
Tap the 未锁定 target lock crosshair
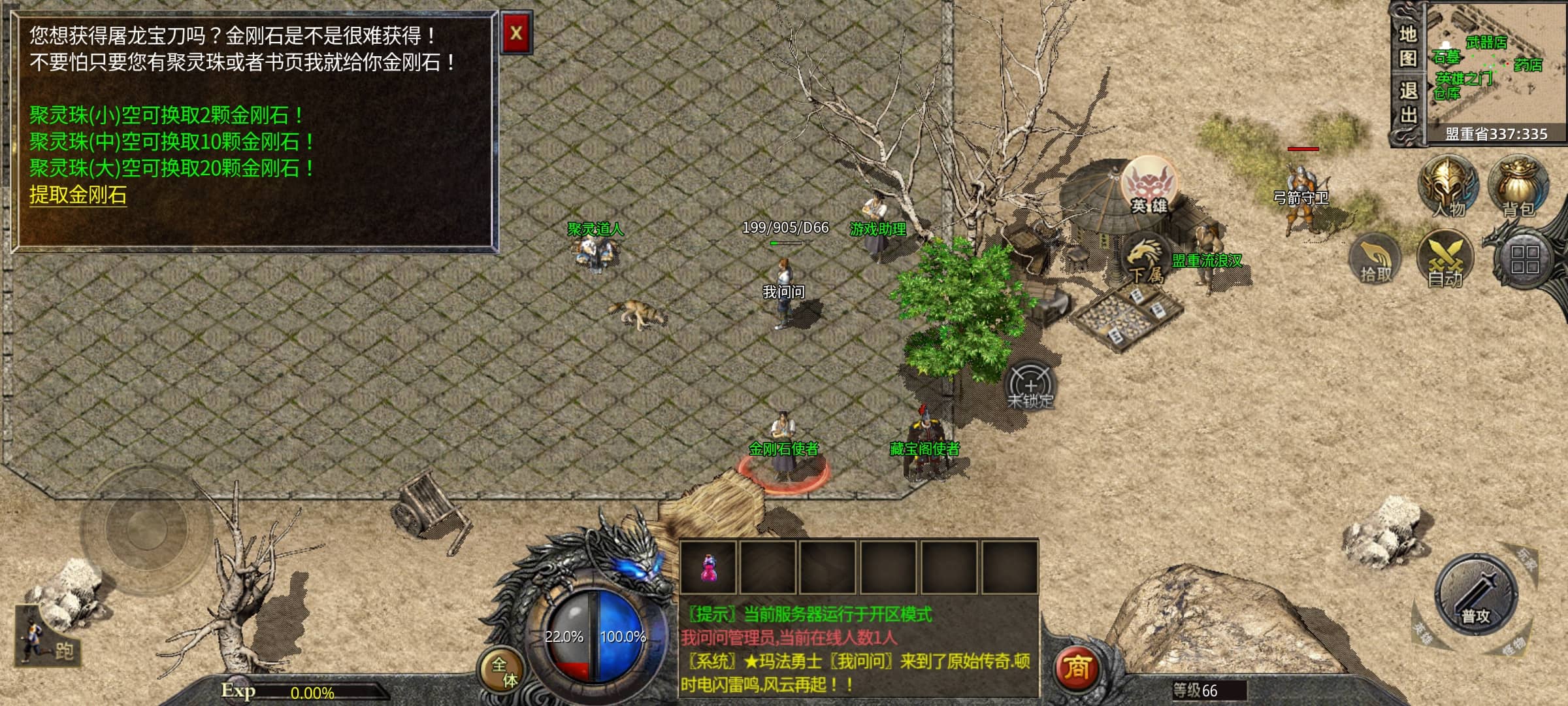pyautogui.click(x=1030, y=386)
